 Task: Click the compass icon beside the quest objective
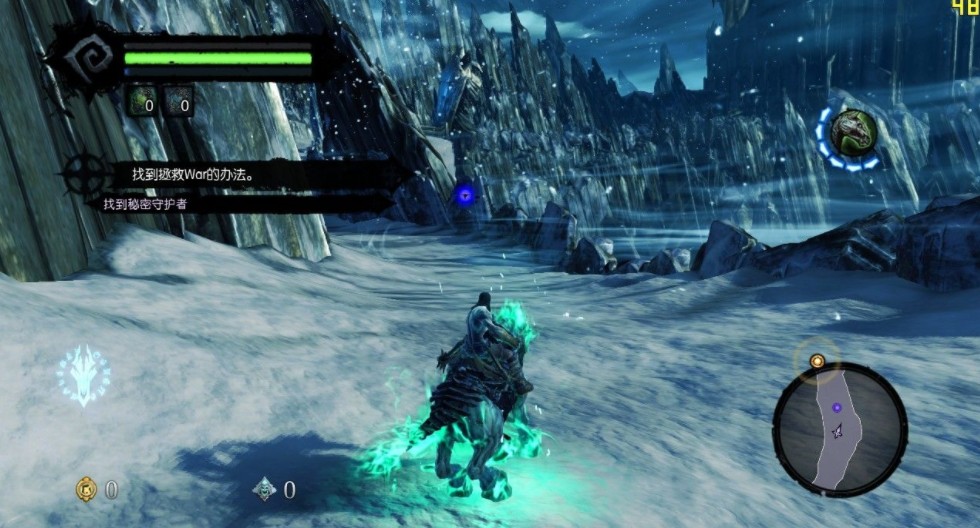pyautogui.click(x=85, y=175)
